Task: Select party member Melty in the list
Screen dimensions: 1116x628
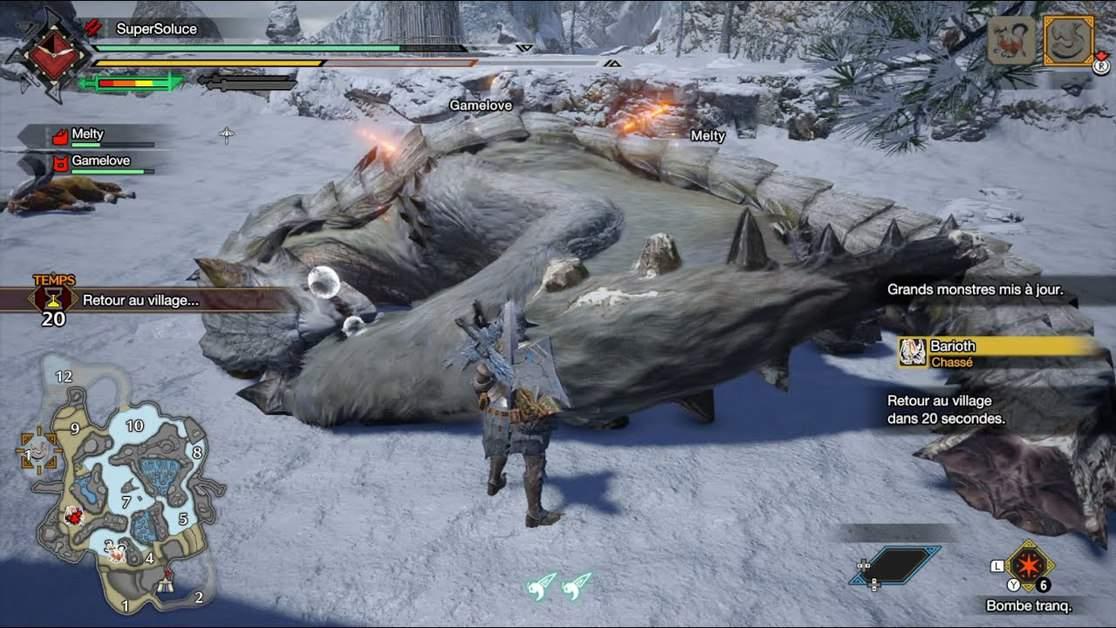Action: pyautogui.click(x=88, y=135)
